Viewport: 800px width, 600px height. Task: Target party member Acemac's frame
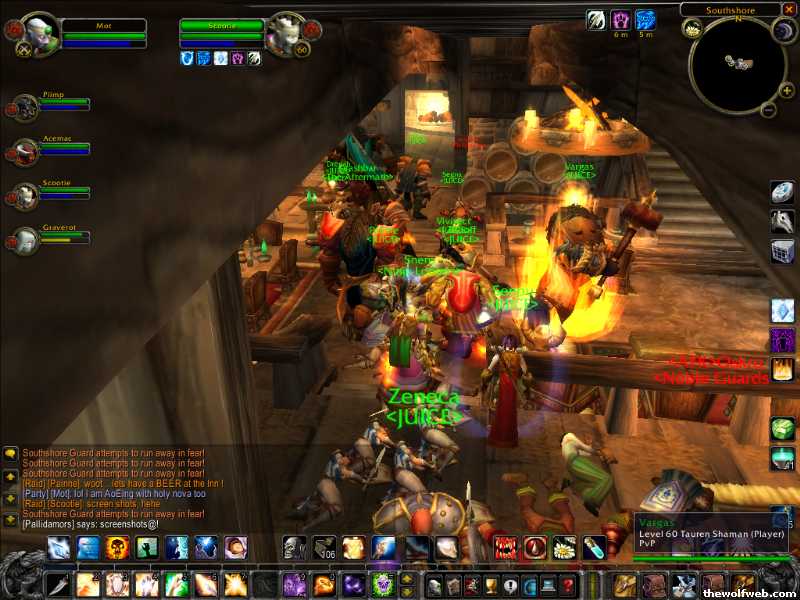point(26,151)
